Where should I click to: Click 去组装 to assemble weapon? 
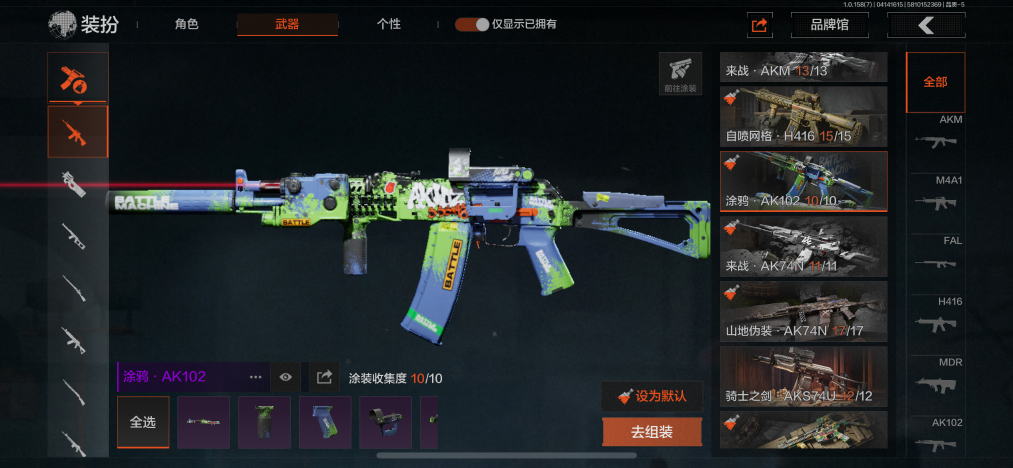[x=652, y=432]
